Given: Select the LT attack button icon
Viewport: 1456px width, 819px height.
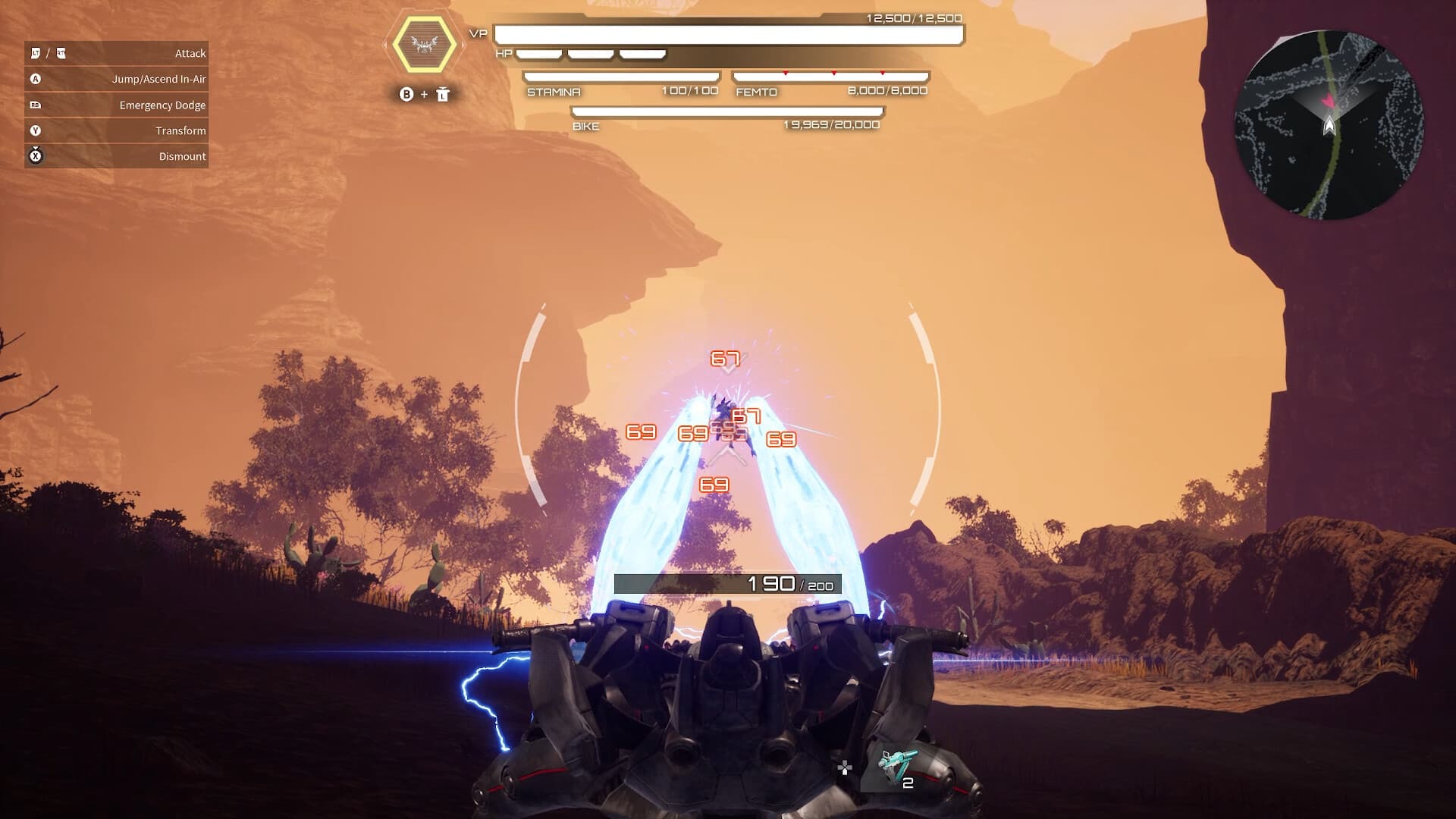Looking at the screenshot, I should click(35, 52).
